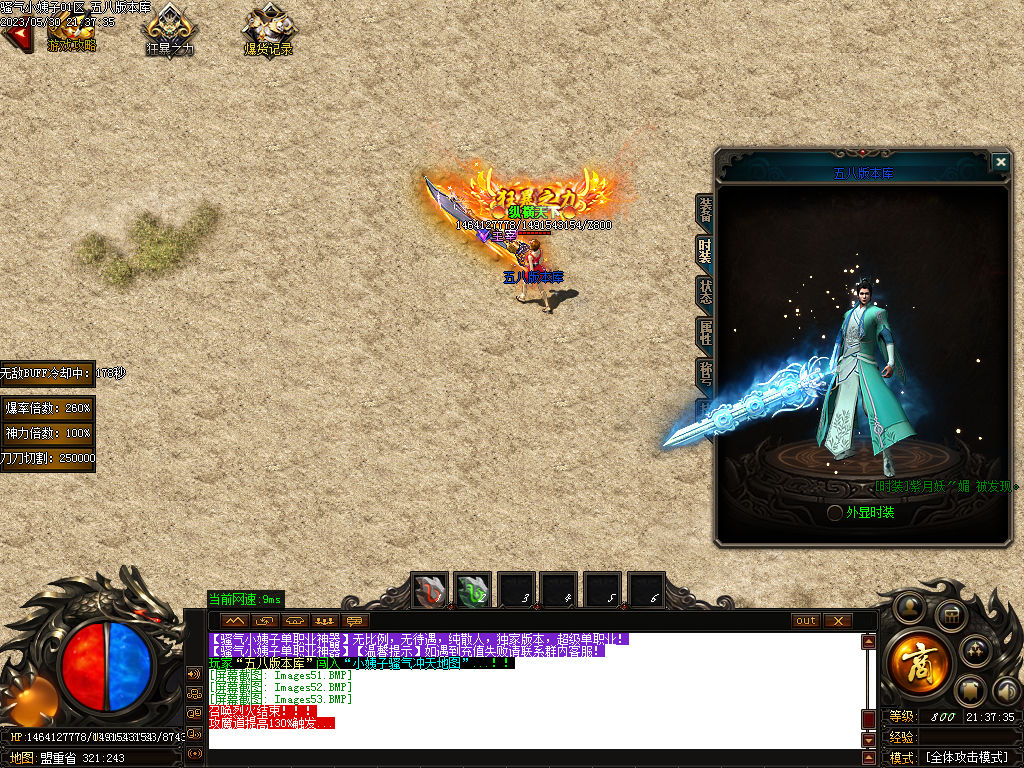Switch to the 称号 title tab
This screenshot has width=1024, height=768.
click(x=705, y=373)
